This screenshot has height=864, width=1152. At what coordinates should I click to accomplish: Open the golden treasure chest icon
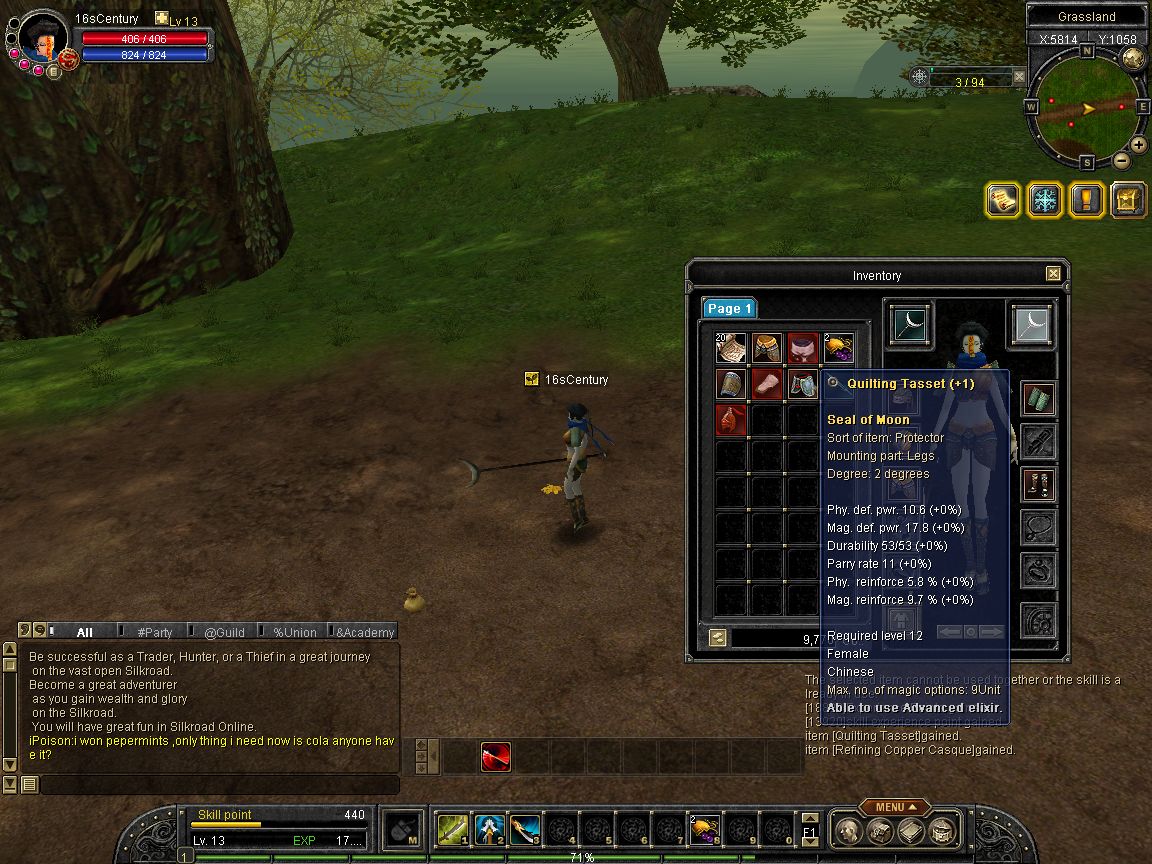(x=1128, y=199)
